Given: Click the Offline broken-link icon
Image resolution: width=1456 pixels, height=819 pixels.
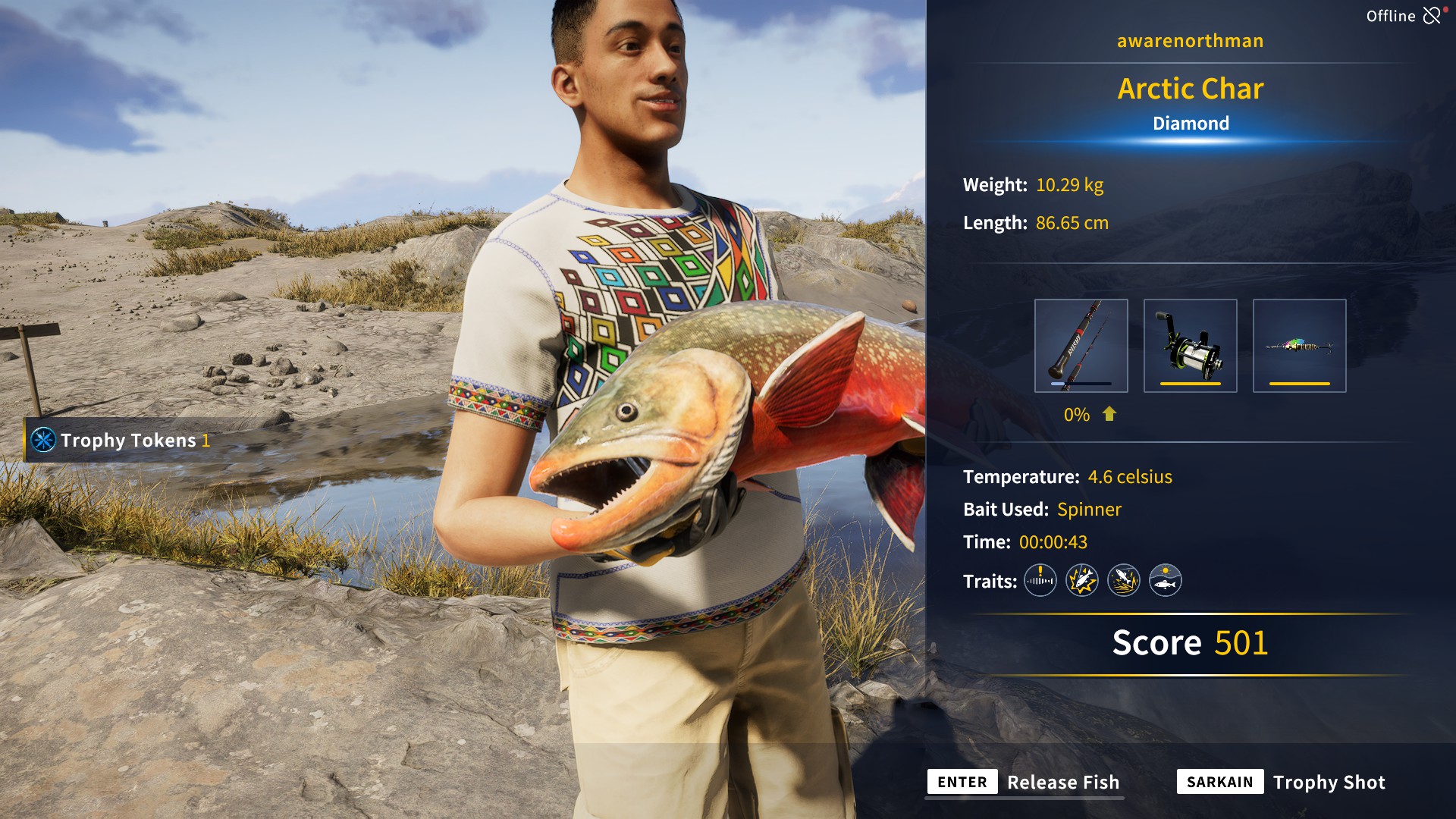Looking at the screenshot, I should 1432,14.
